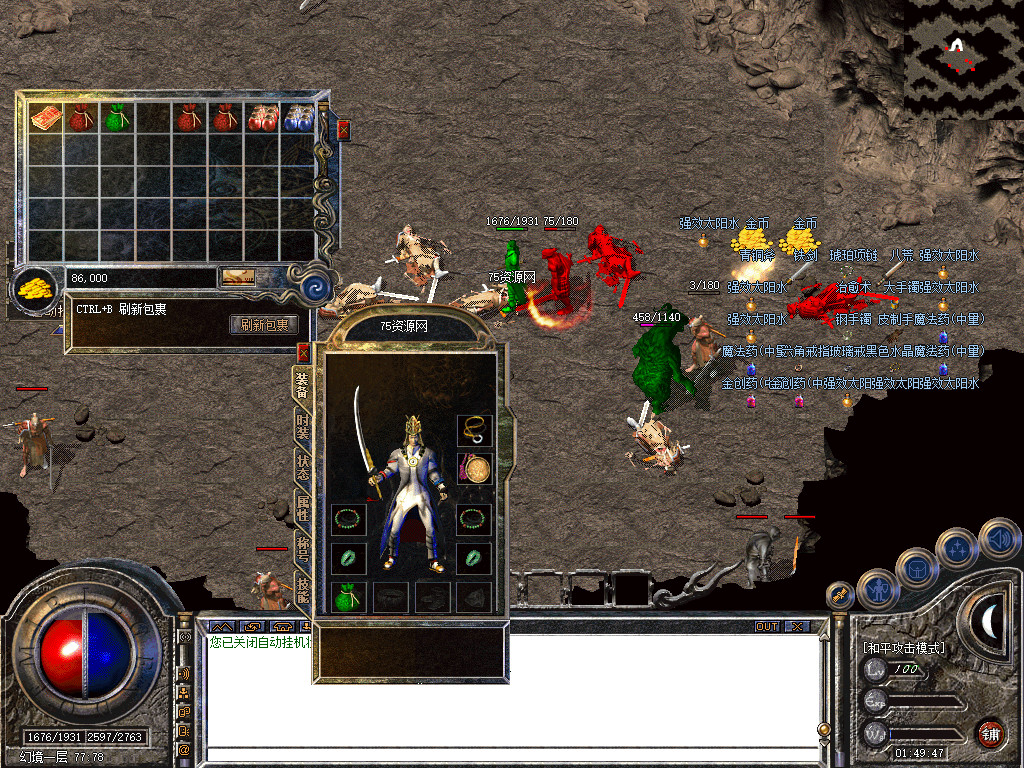1024x768 pixels.
Task: Select the green pouch in the bag
Action: [x=116, y=118]
